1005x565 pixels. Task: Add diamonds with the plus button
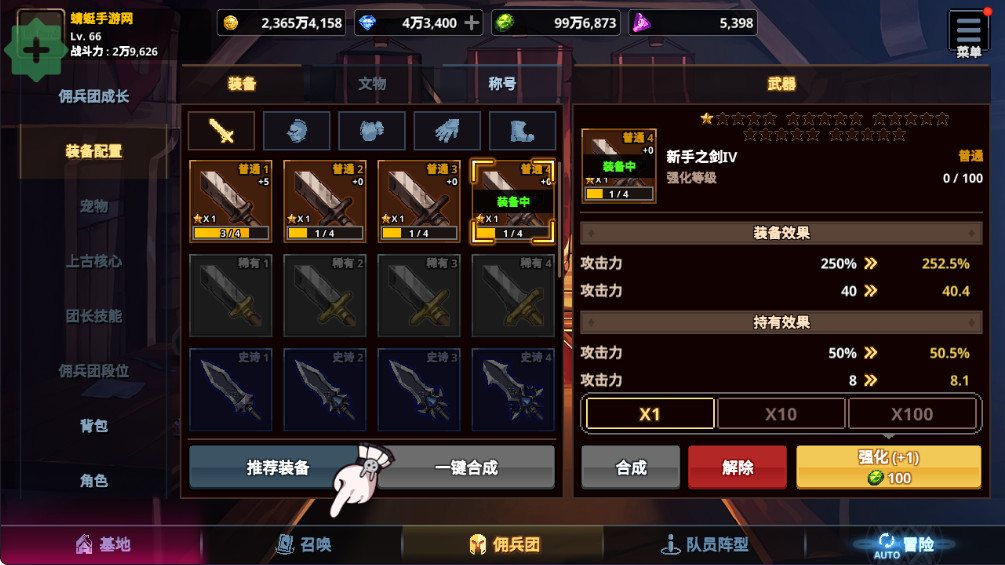pyautogui.click(x=473, y=23)
